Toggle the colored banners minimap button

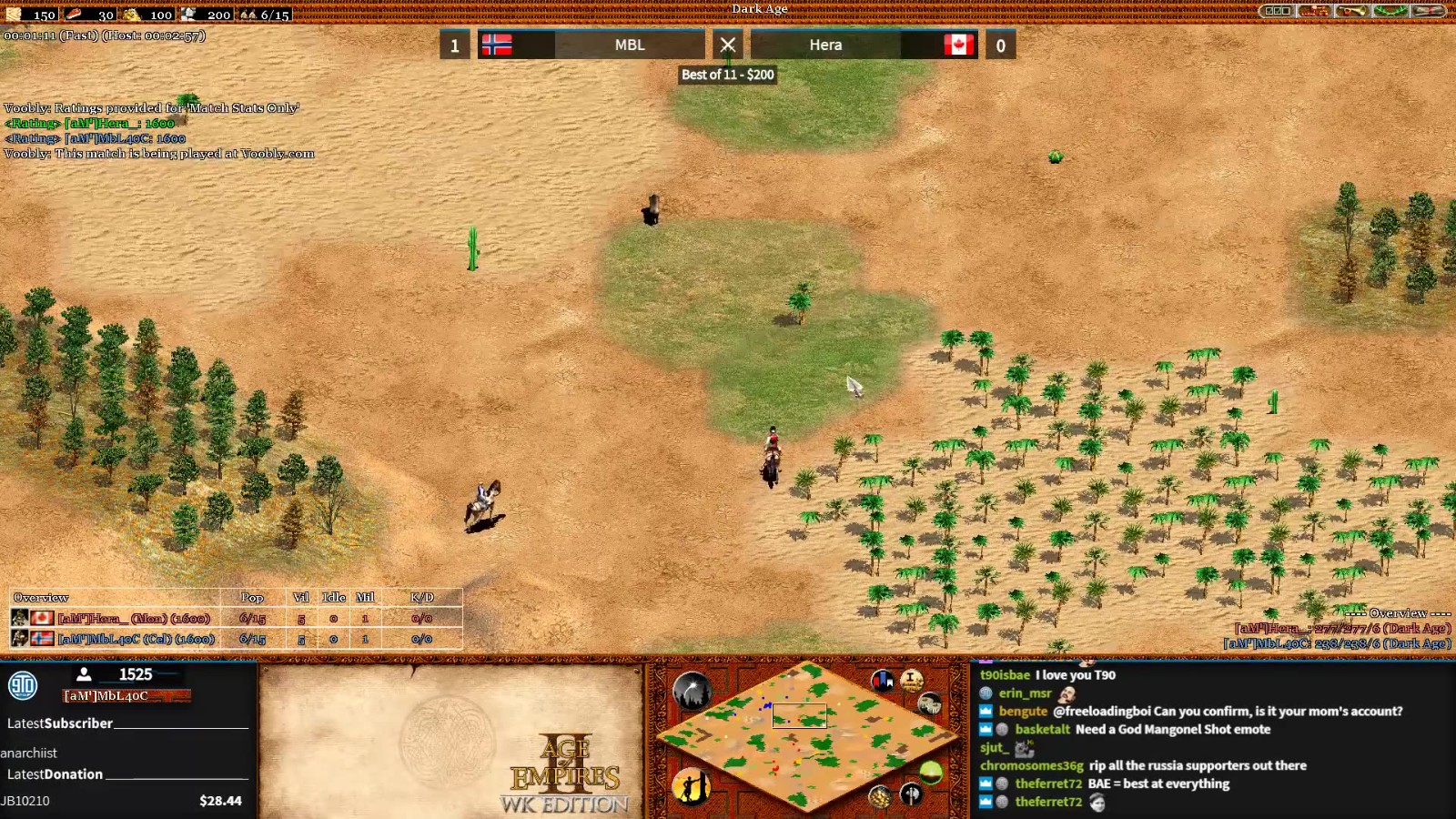click(882, 681)
